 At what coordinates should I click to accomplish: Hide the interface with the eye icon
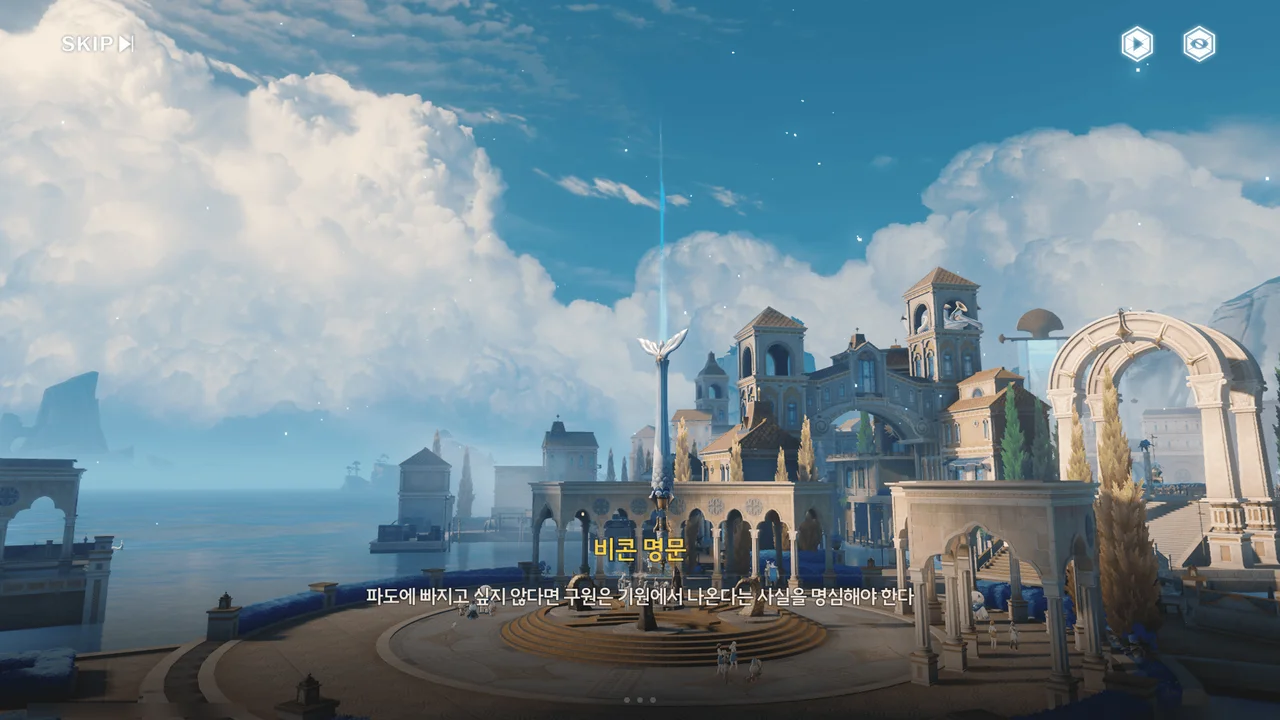tap(1199, 44)
